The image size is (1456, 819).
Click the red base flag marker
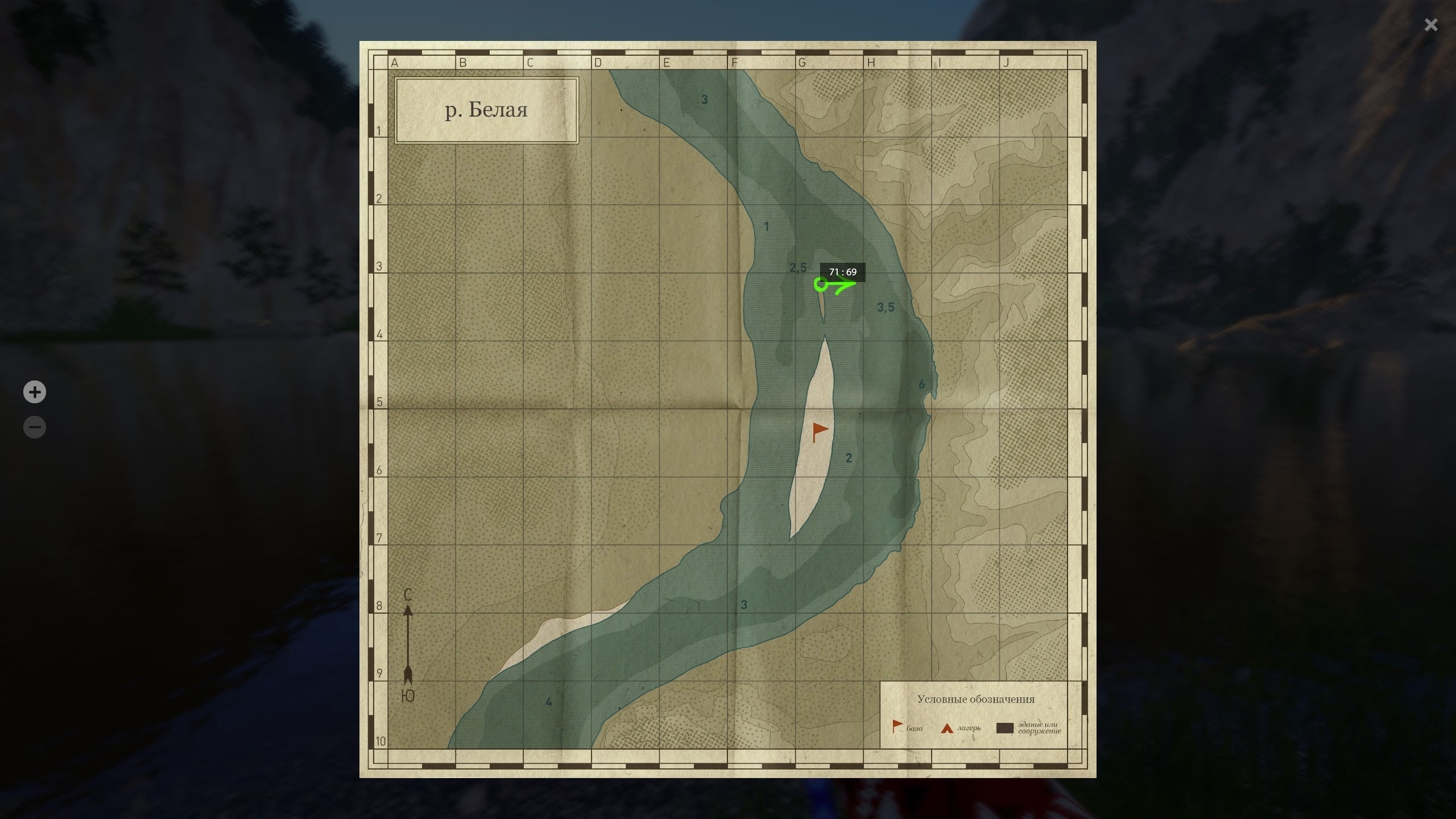click(820, 431)
